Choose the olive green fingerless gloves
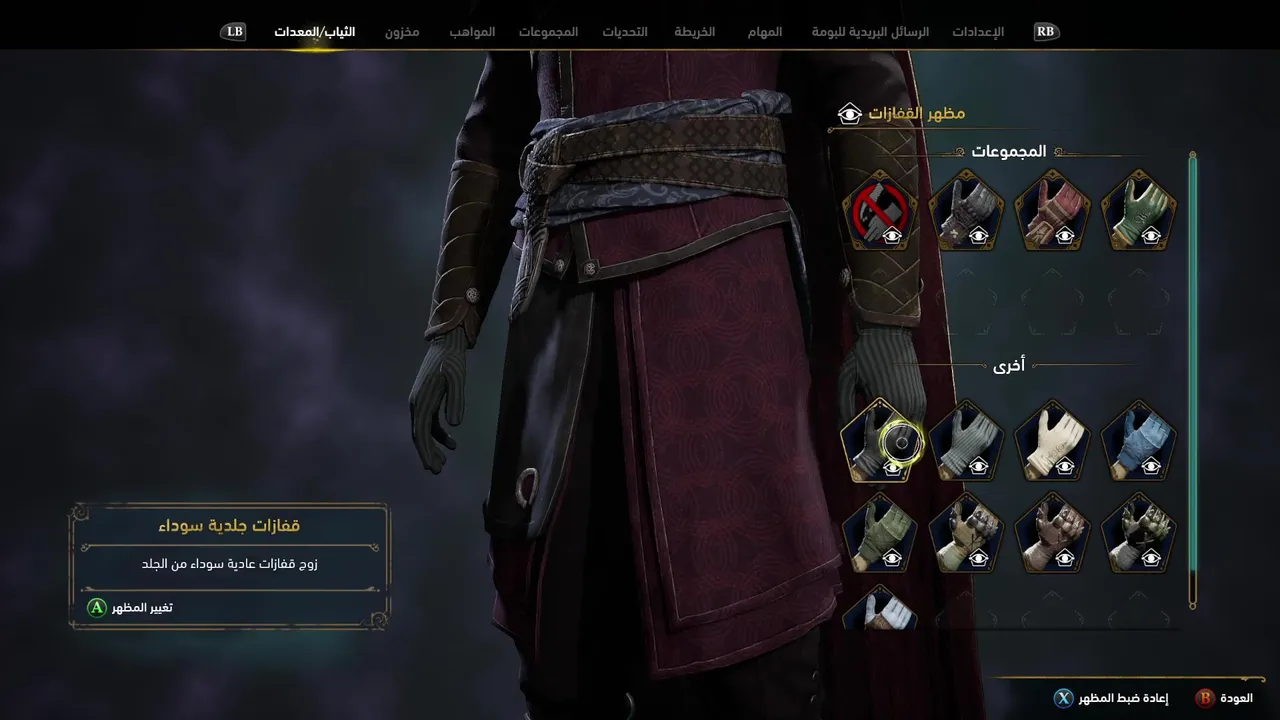 tap(879, 532)
